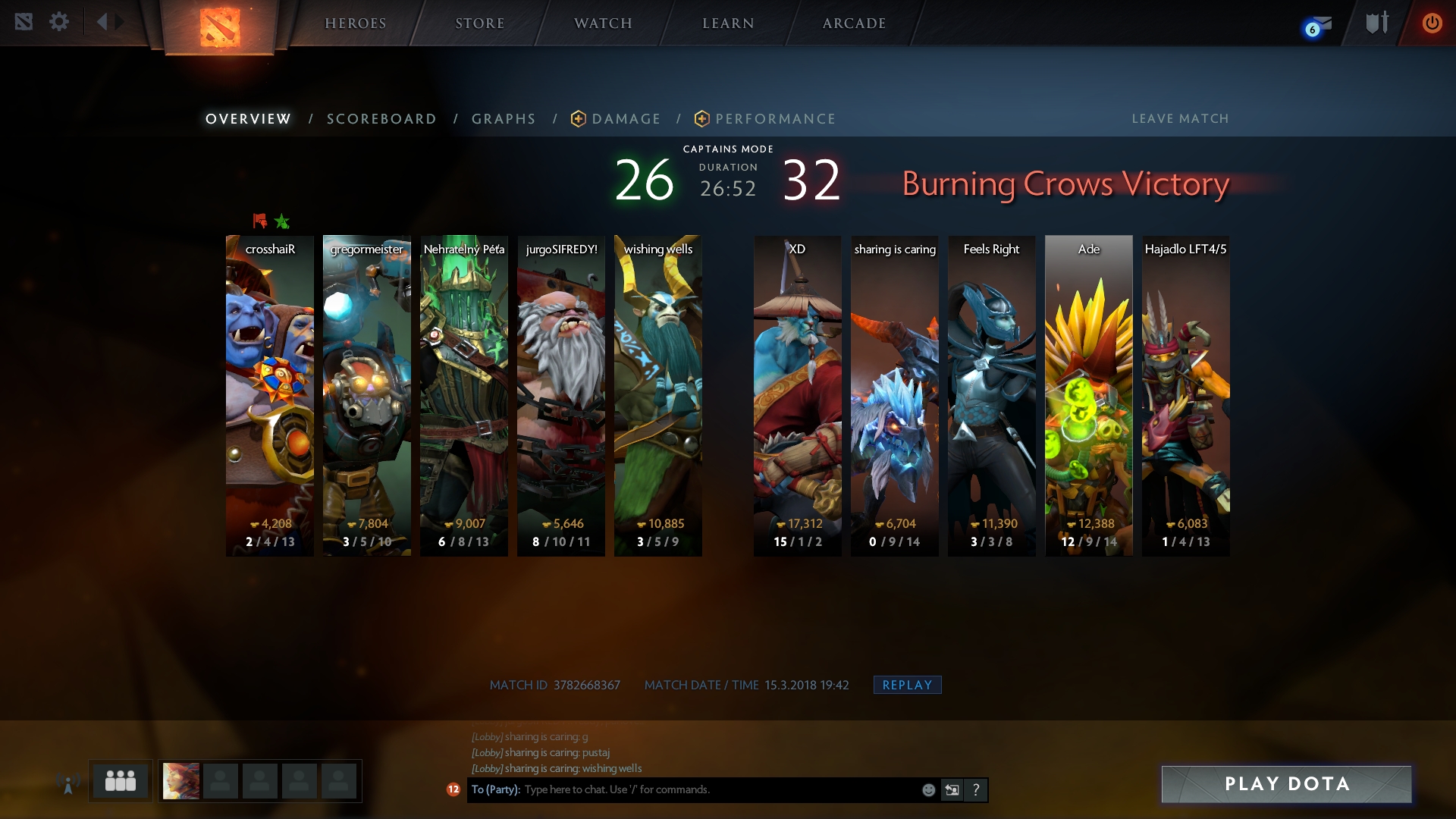This screenshot has width=1456, height=819.
Task: Leave the match
Action: (1180, 119)
